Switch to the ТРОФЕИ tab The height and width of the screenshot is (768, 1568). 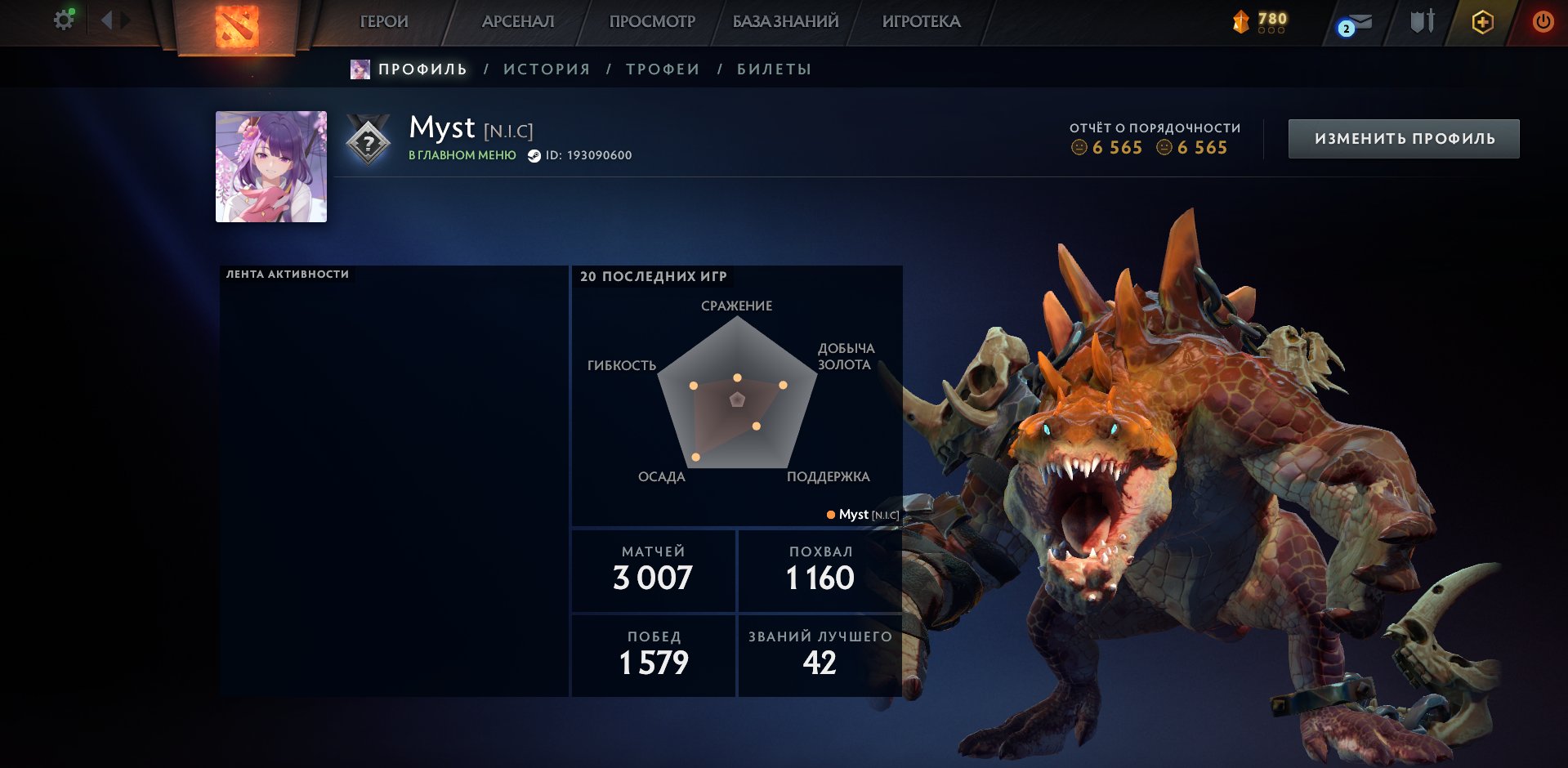(x=660, y=69)
